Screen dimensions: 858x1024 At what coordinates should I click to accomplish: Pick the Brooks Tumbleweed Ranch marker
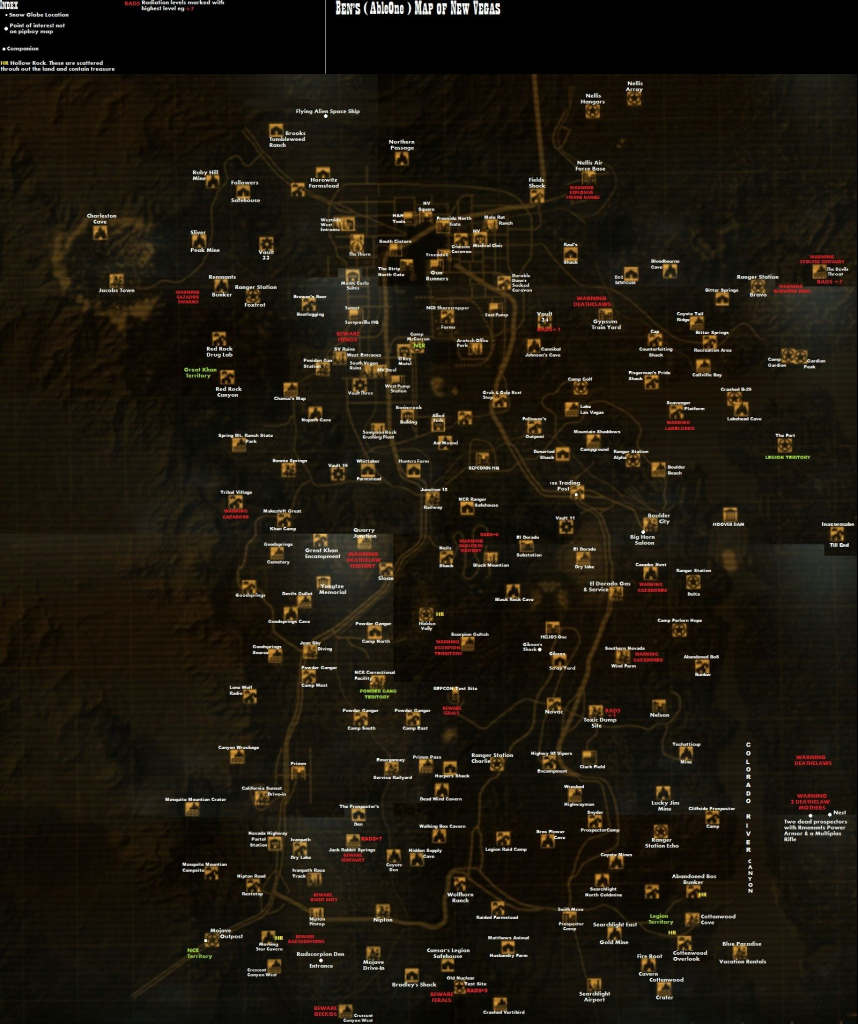275,130
